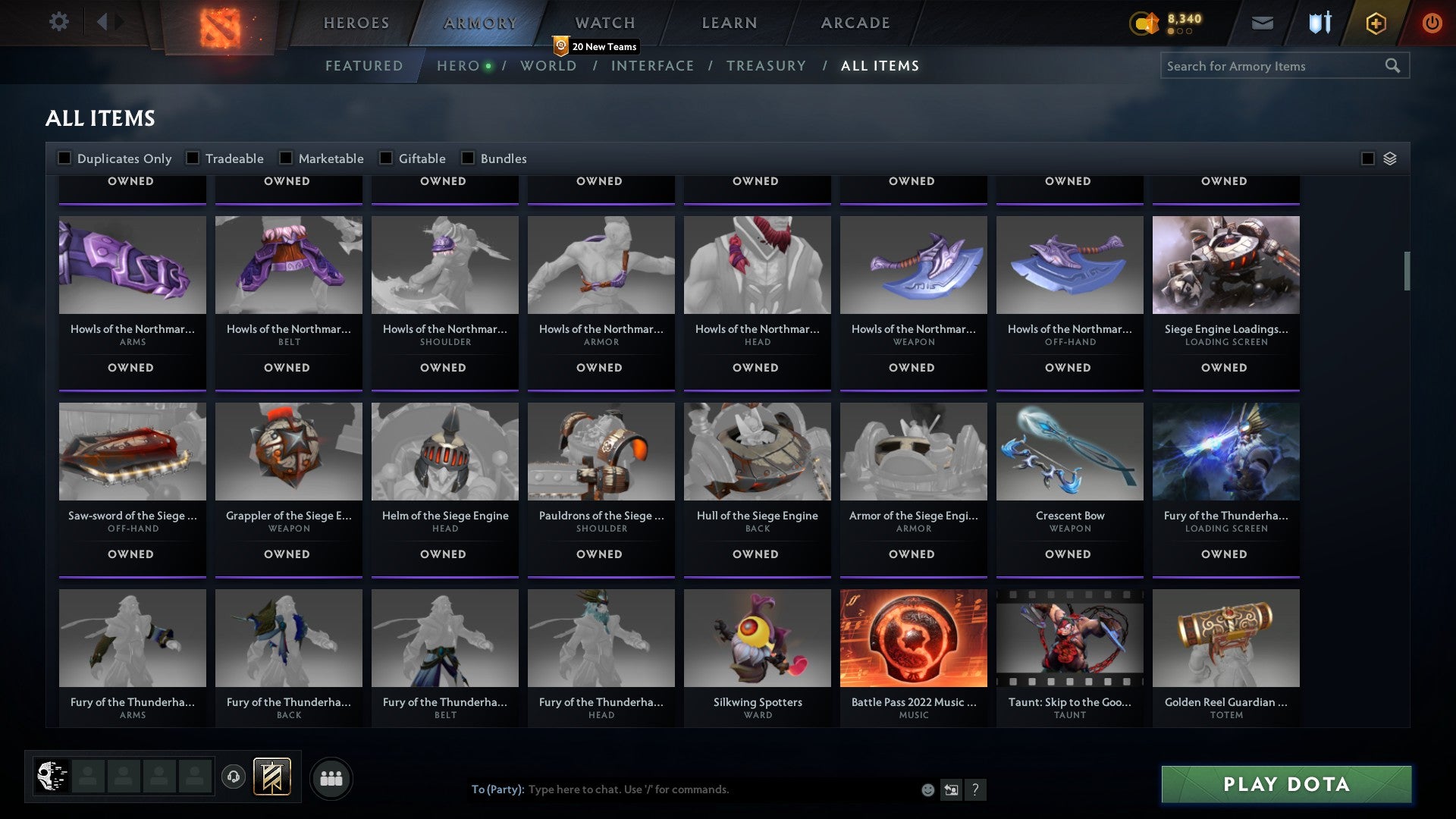Toggle the item stacking layers icon

(x=1389, y=158)
